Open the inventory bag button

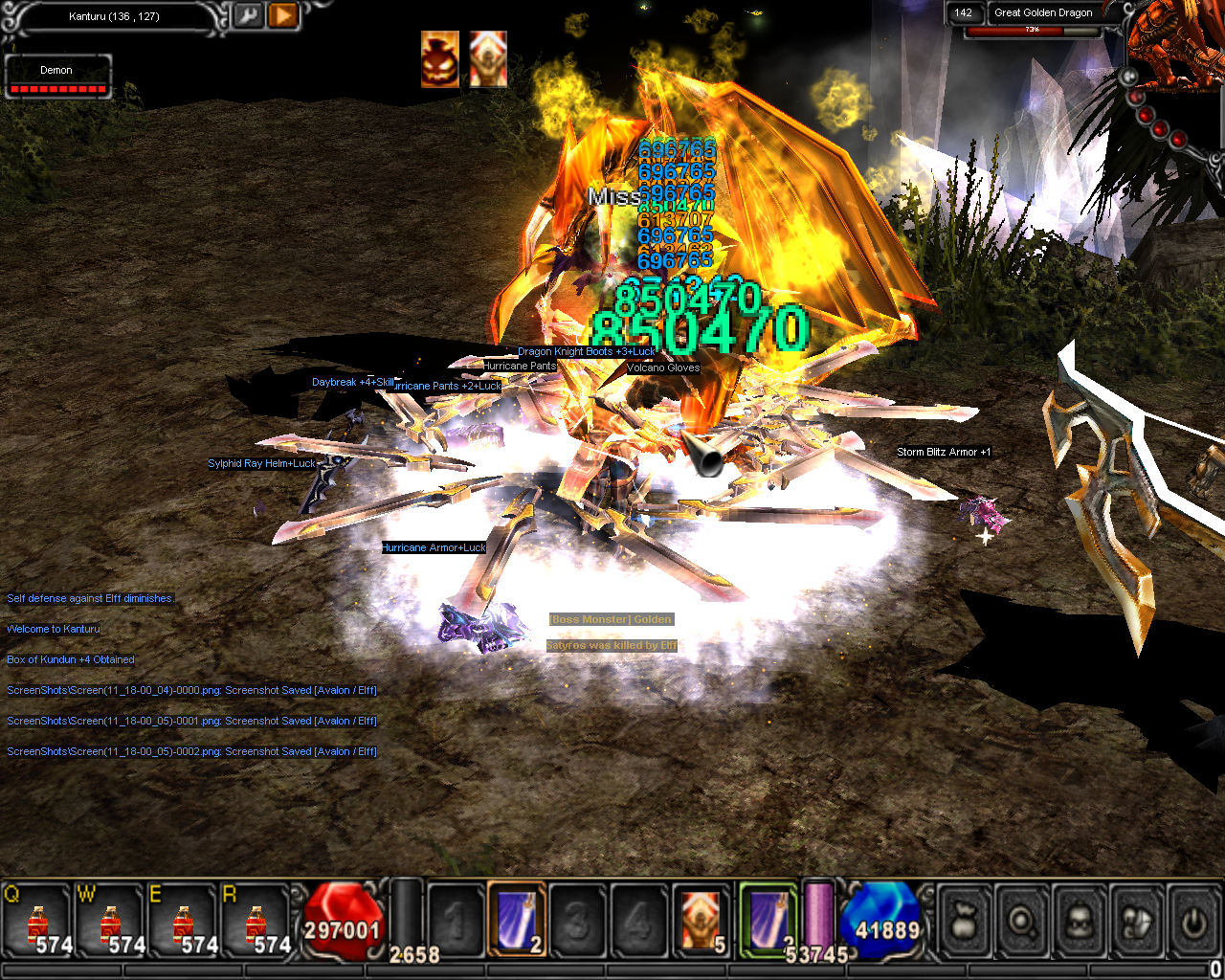[965, 922]
